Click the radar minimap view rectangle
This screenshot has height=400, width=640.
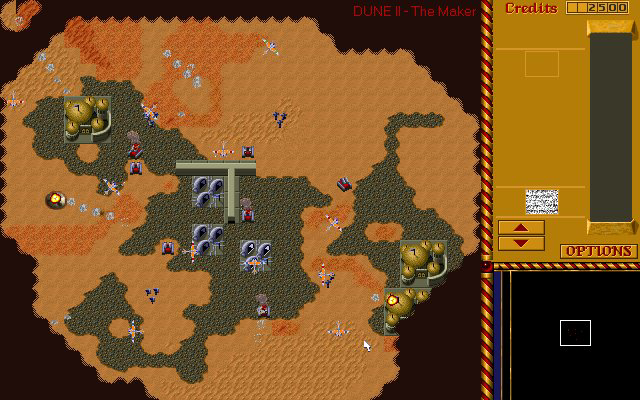(575, 333)
